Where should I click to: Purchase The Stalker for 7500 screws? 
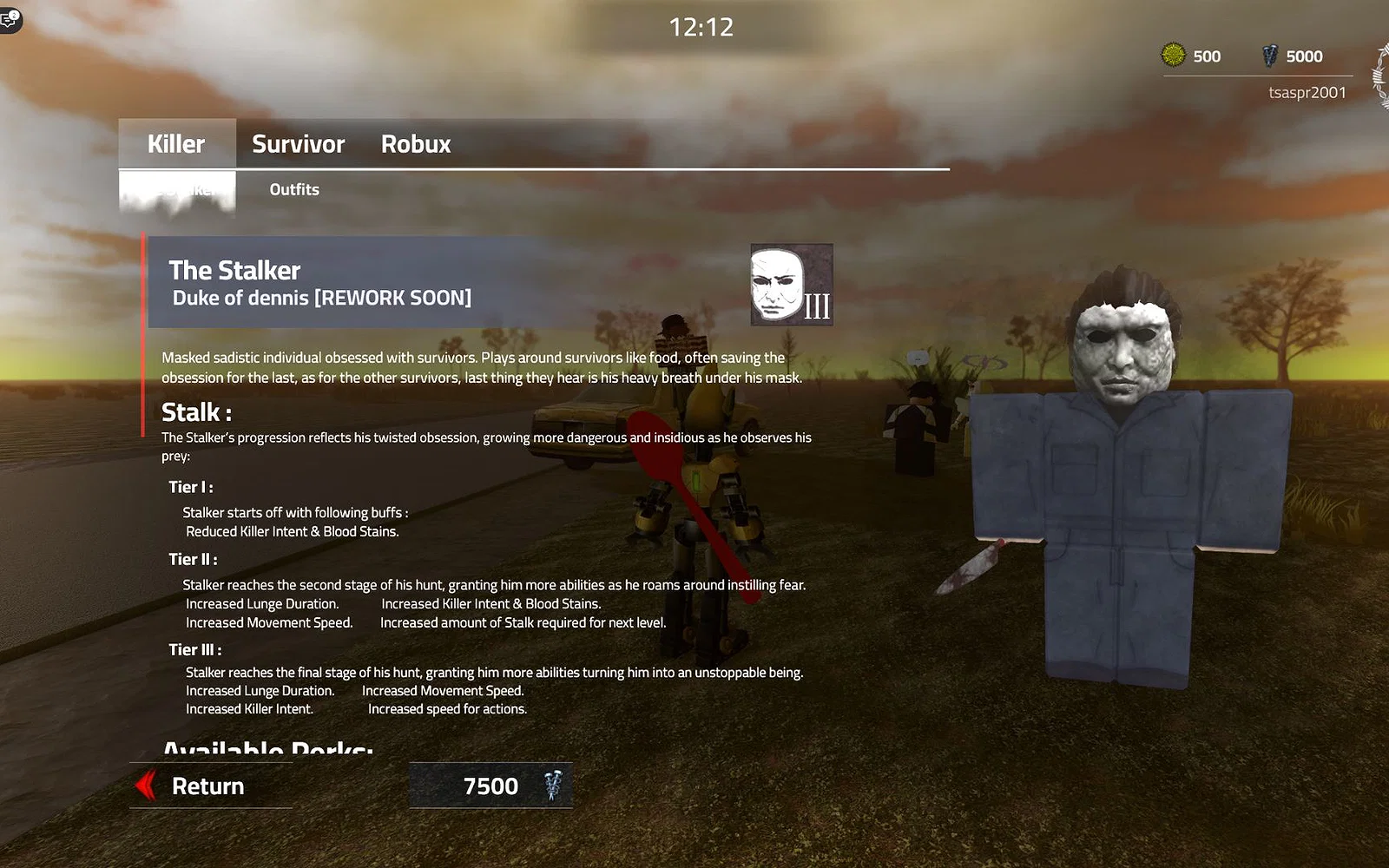pos(490,786)
